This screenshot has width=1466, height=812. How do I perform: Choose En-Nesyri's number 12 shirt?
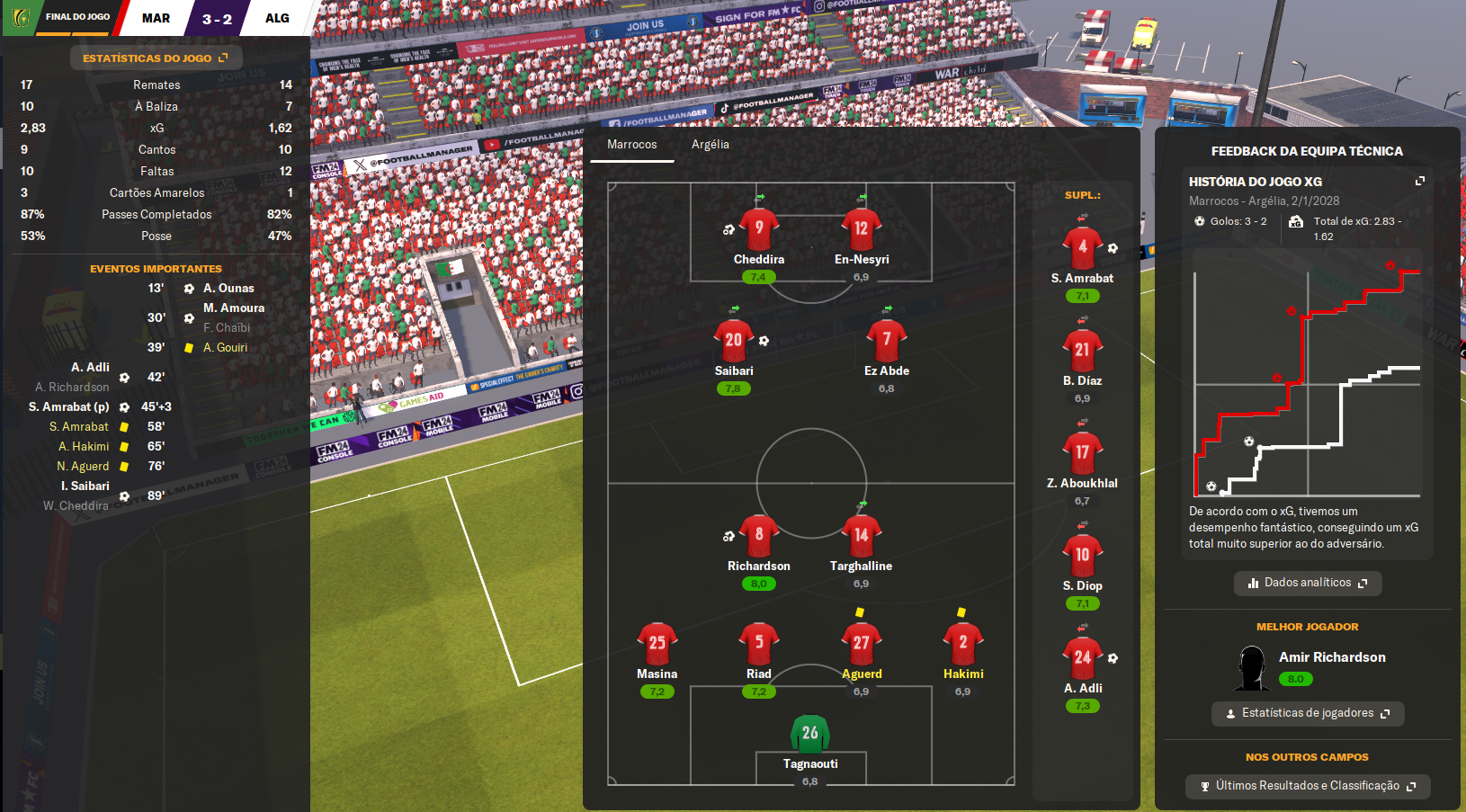click(x=861, y=228)
